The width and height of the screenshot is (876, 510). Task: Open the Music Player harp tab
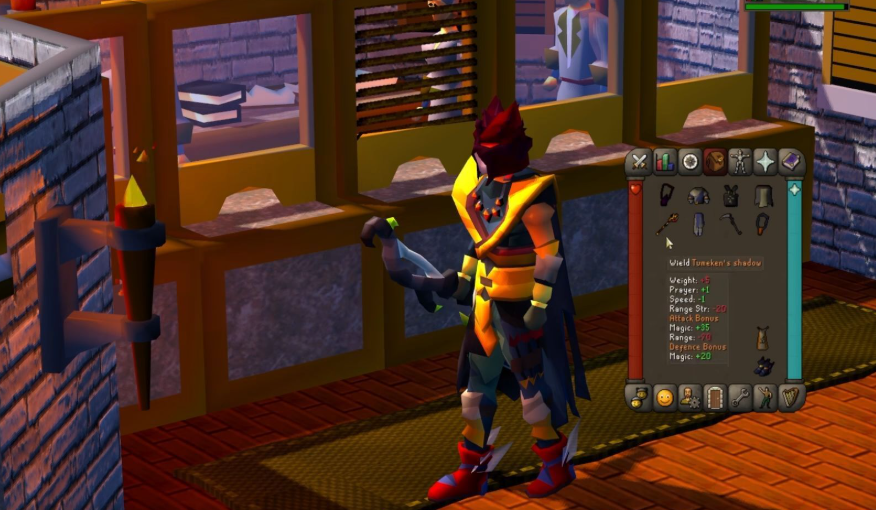coord(791,397)
